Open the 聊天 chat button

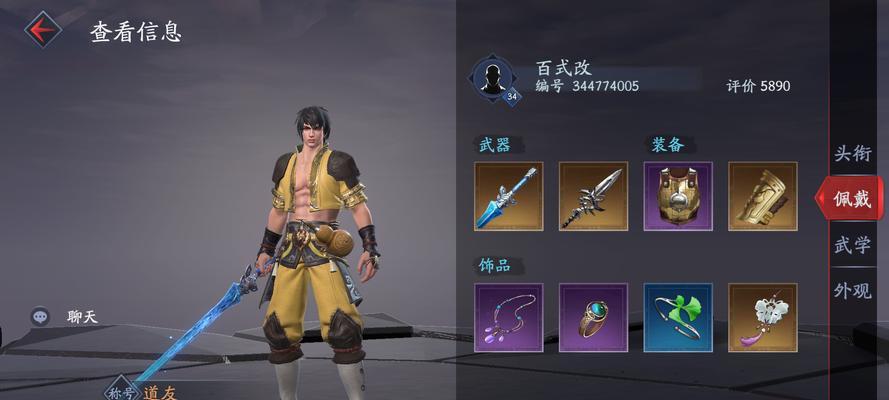(65, 317)
